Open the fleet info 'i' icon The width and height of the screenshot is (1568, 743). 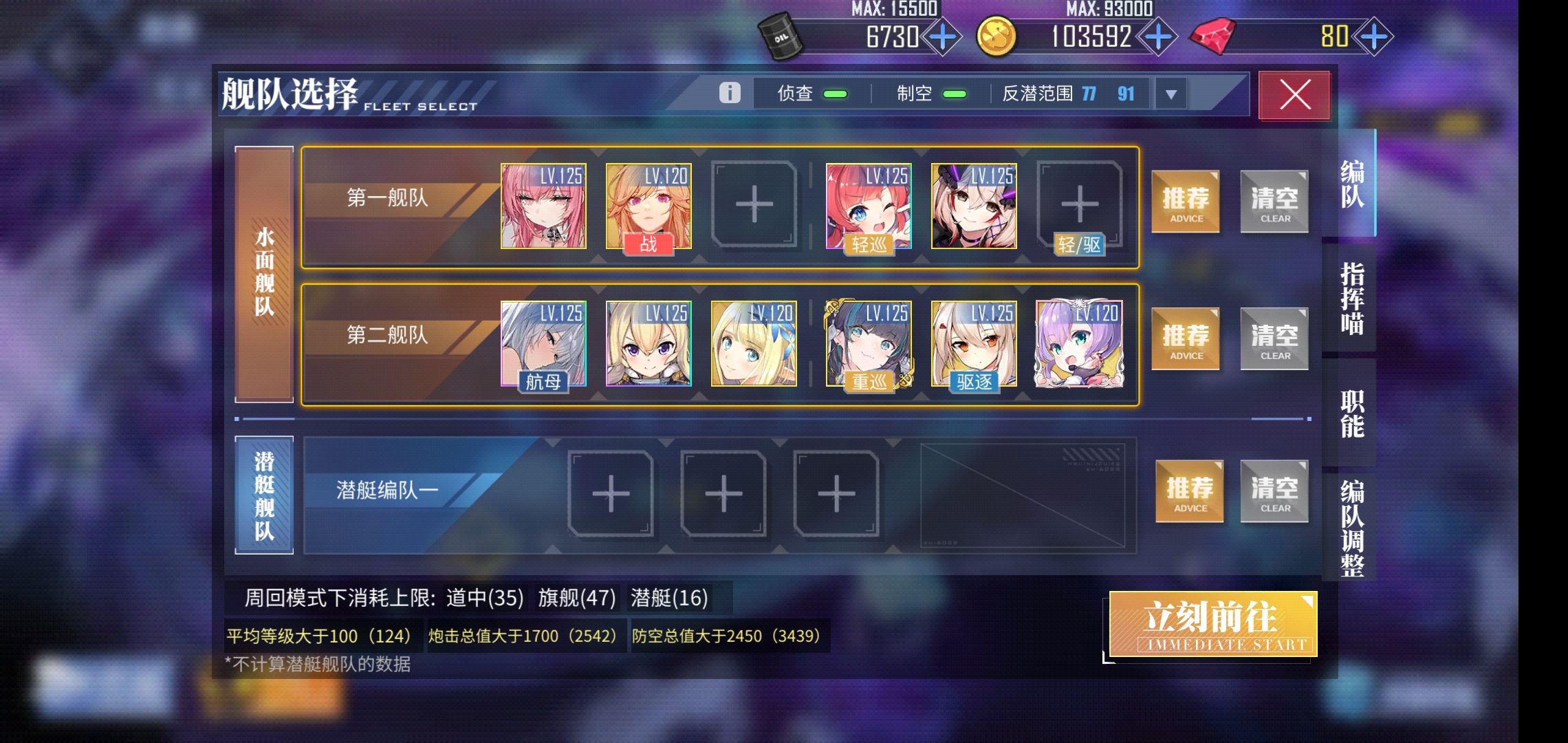[x=728, y=91]
